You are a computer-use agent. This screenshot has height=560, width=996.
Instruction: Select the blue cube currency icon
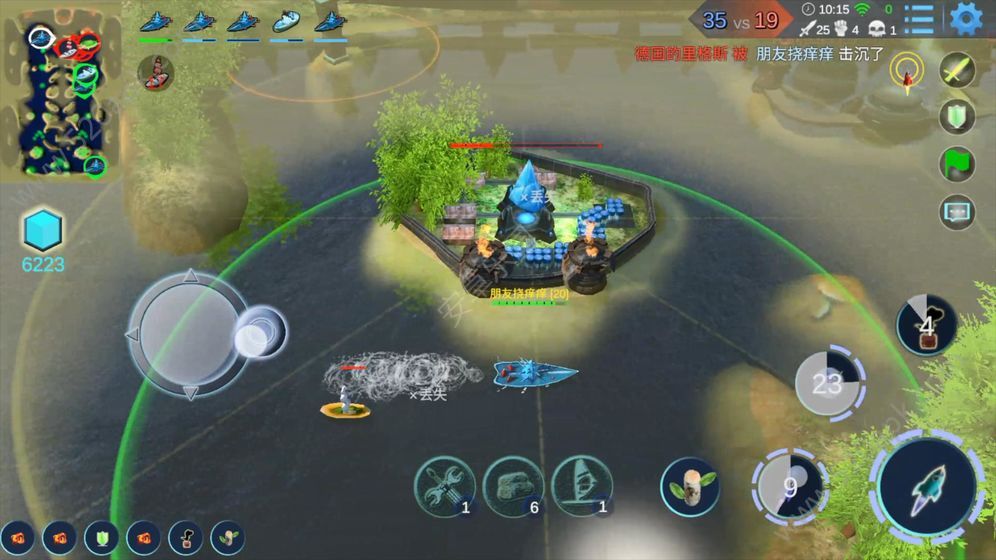[43, 231]
